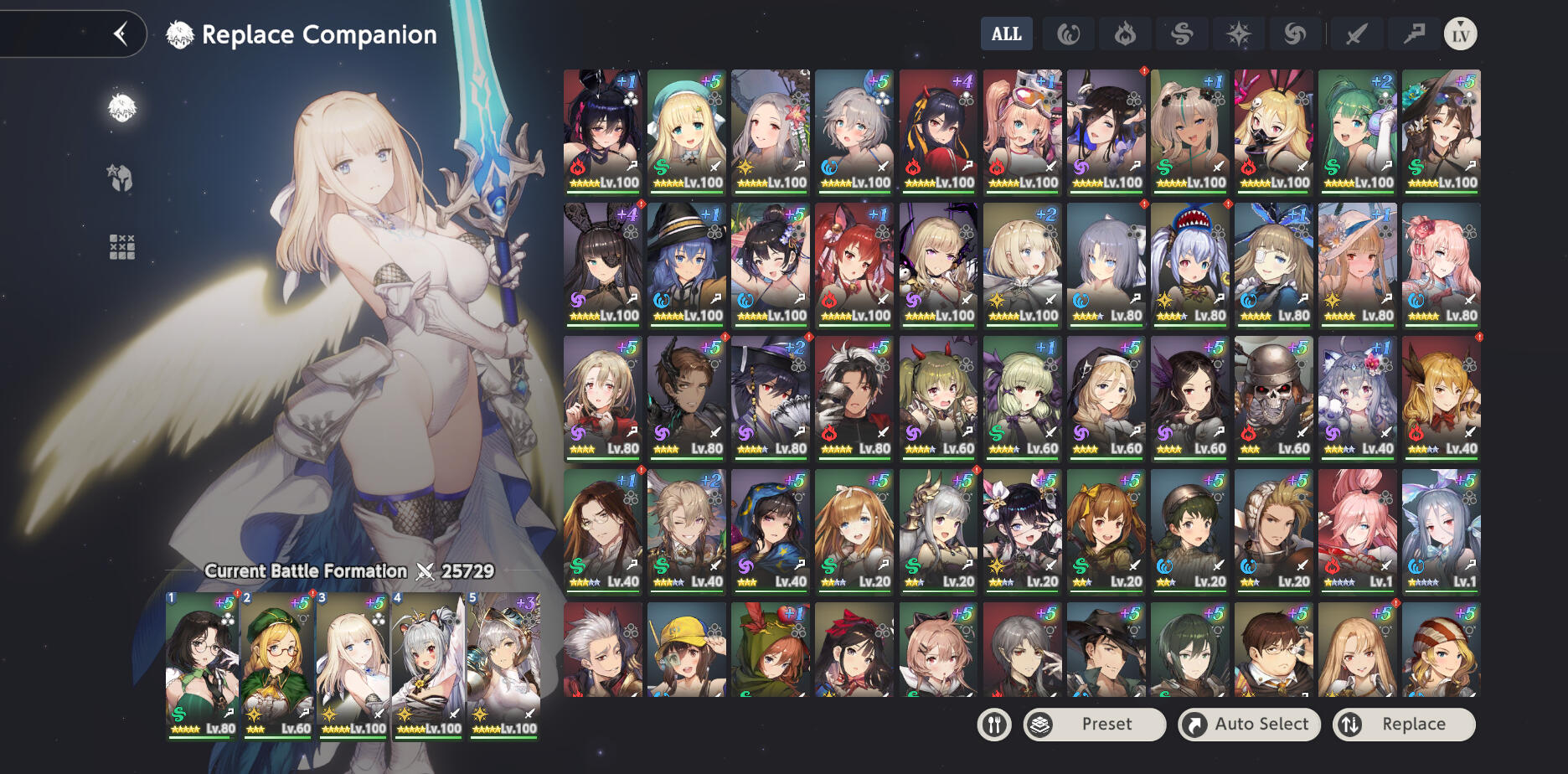Open the LV sort button

click(1460, 34)
